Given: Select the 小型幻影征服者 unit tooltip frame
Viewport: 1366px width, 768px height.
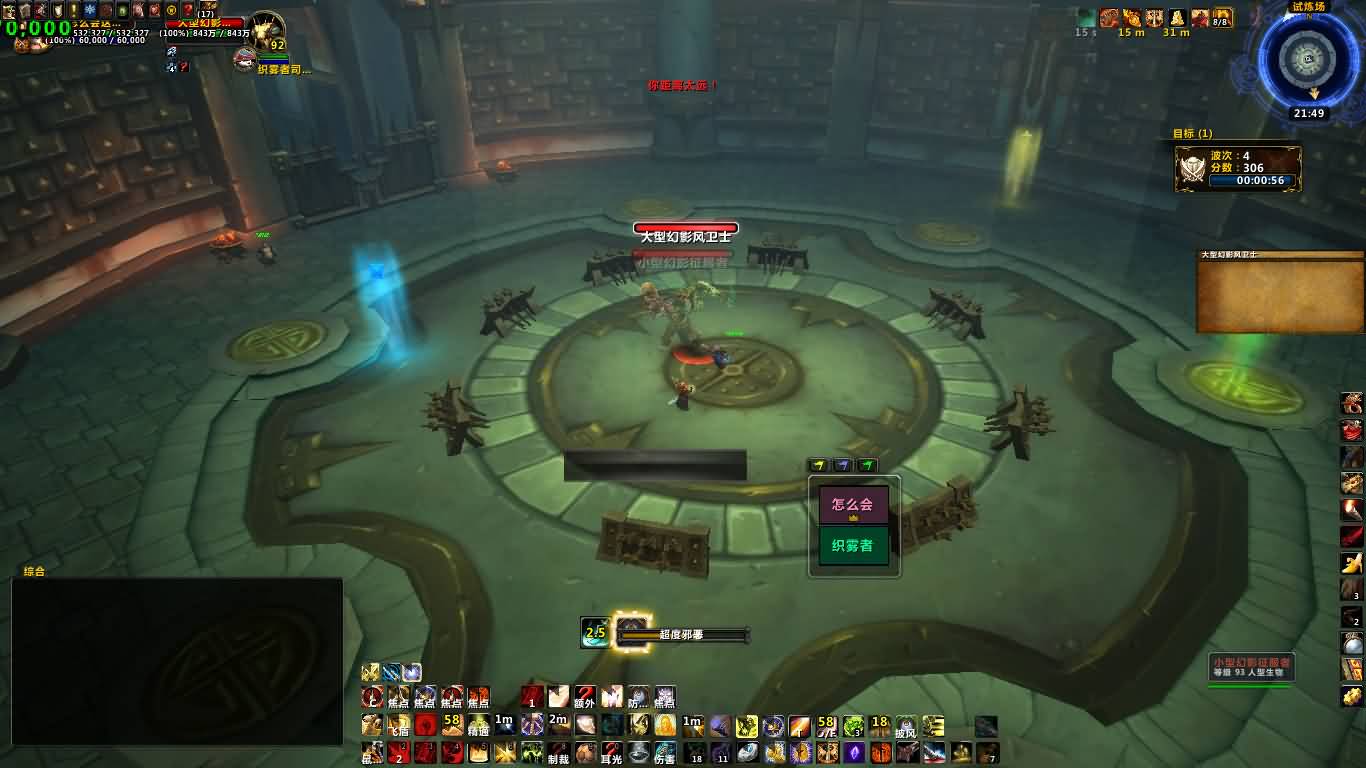Looking at the screenshot, I should (x=1251, y=667).
